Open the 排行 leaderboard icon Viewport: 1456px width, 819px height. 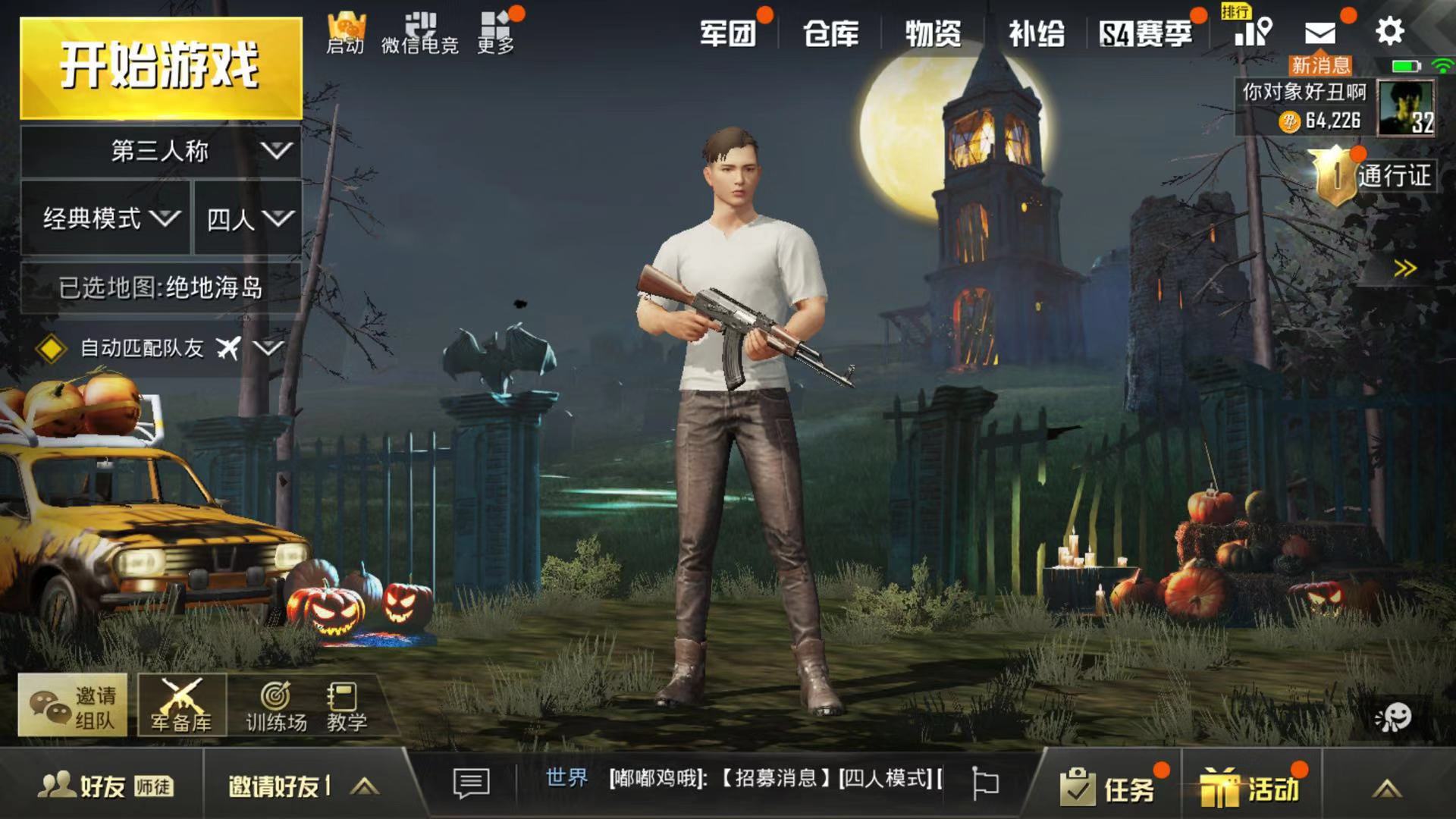tap(1252, 30)
